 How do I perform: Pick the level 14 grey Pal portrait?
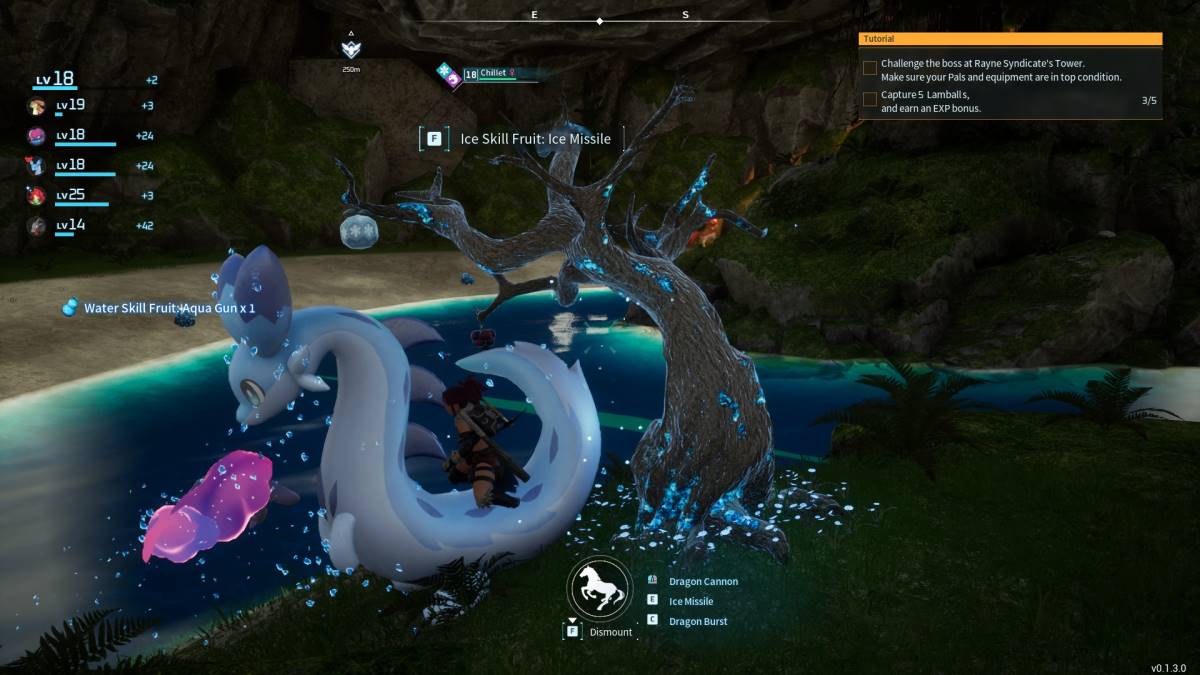pyautogui.click(x=37, y=226)
